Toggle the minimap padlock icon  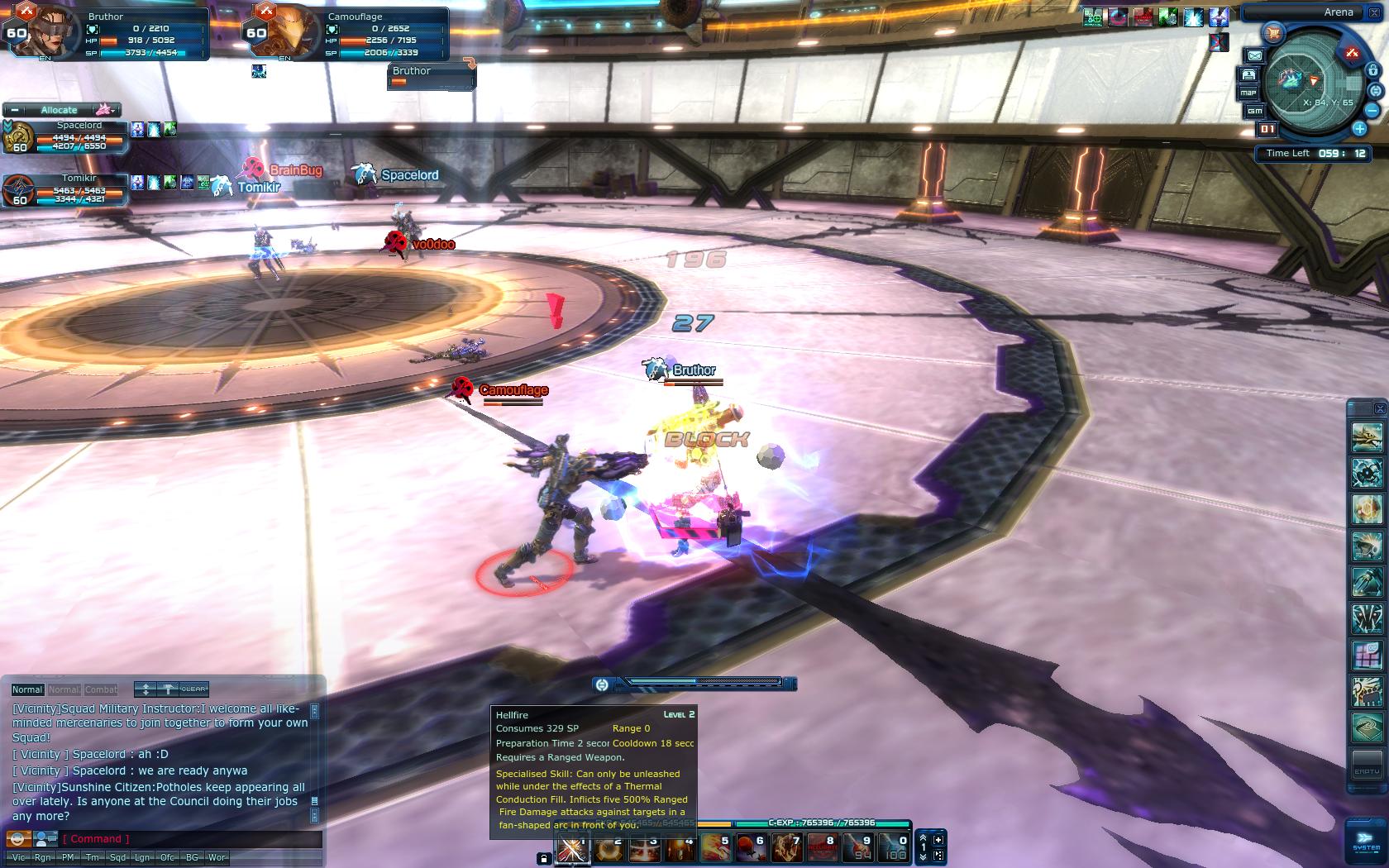click(1372, 71)
